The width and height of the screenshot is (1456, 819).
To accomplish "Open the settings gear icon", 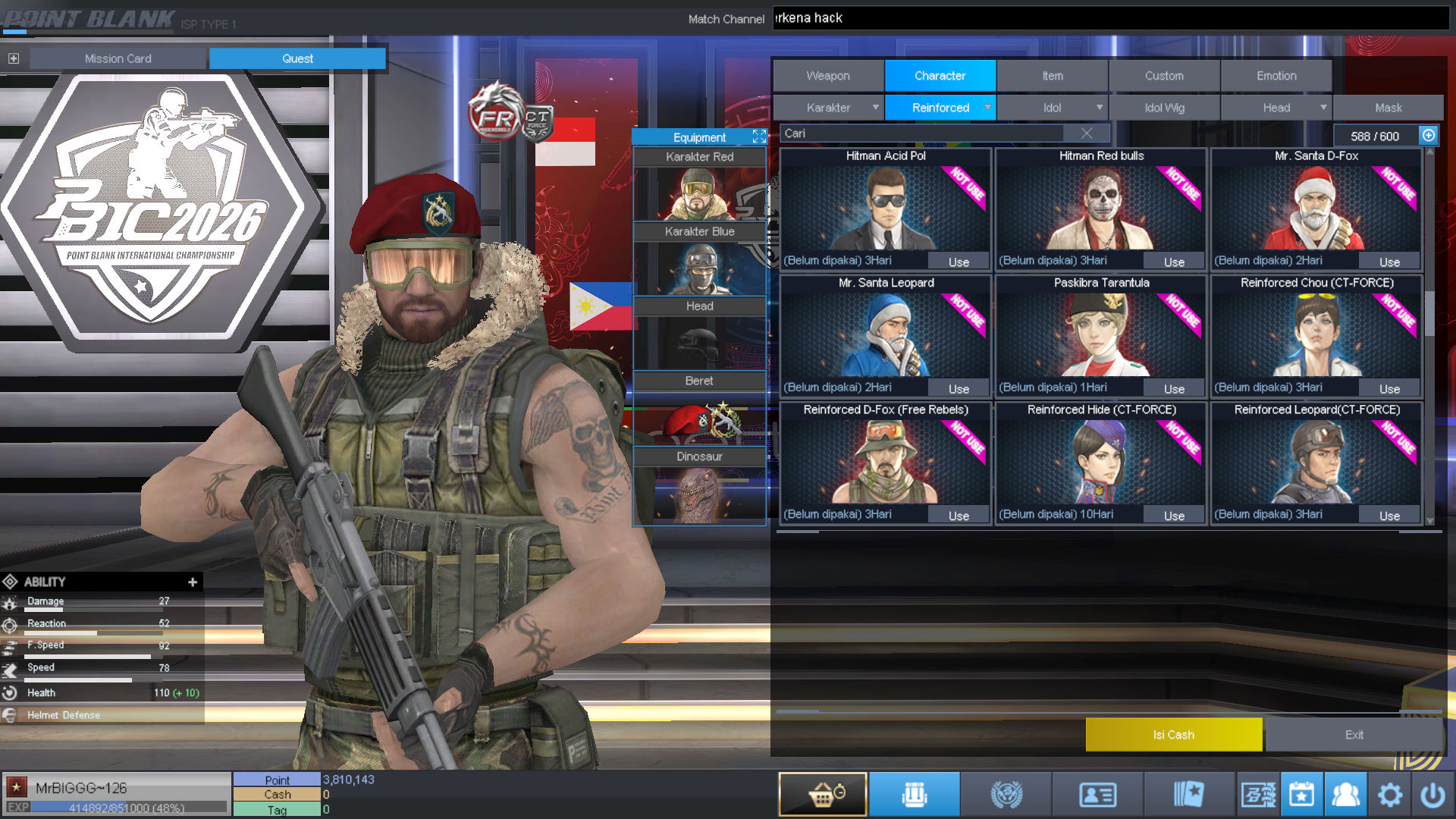I will [1389, 795].
